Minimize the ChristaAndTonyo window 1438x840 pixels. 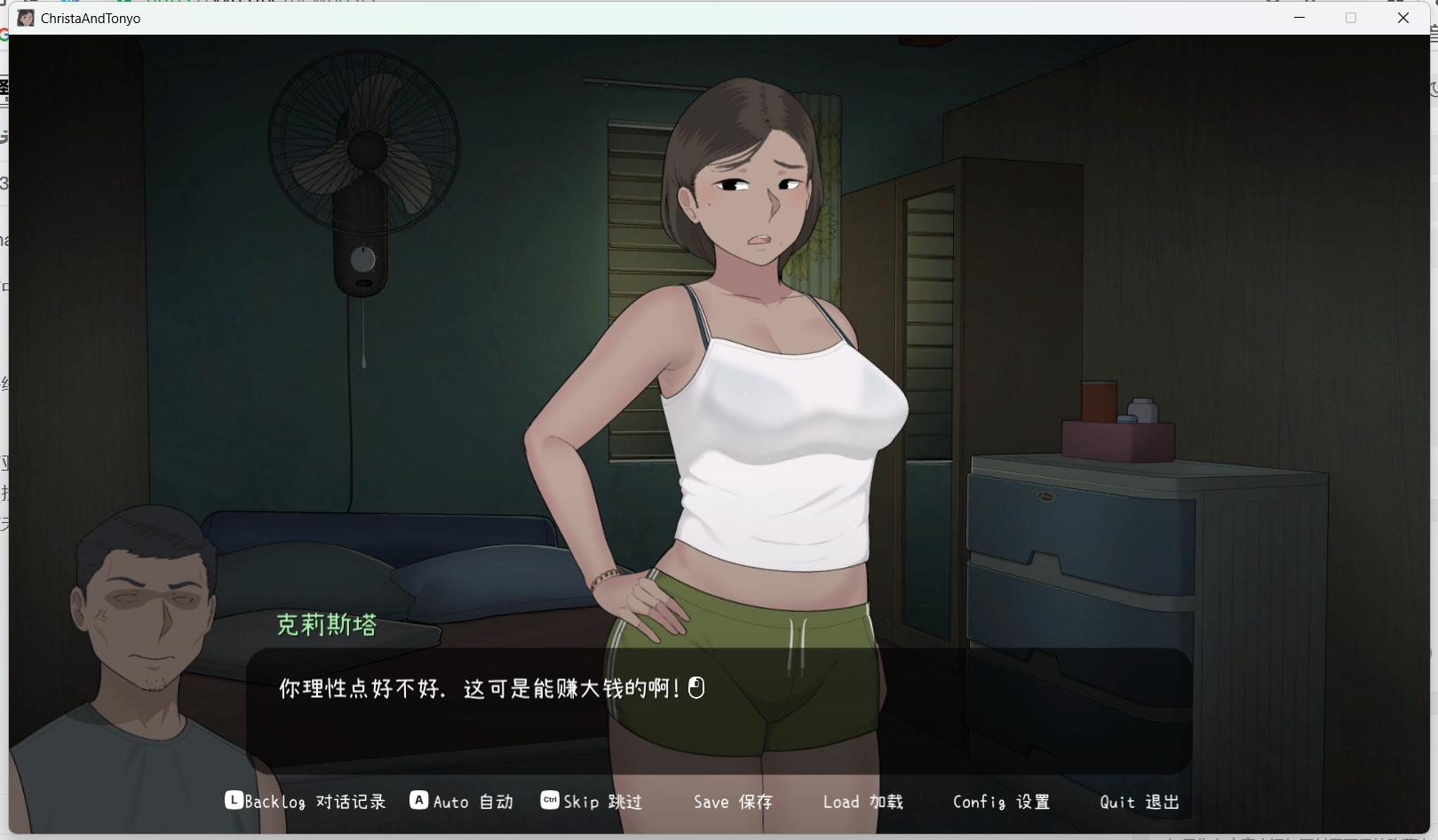(x=1299, y=18)
